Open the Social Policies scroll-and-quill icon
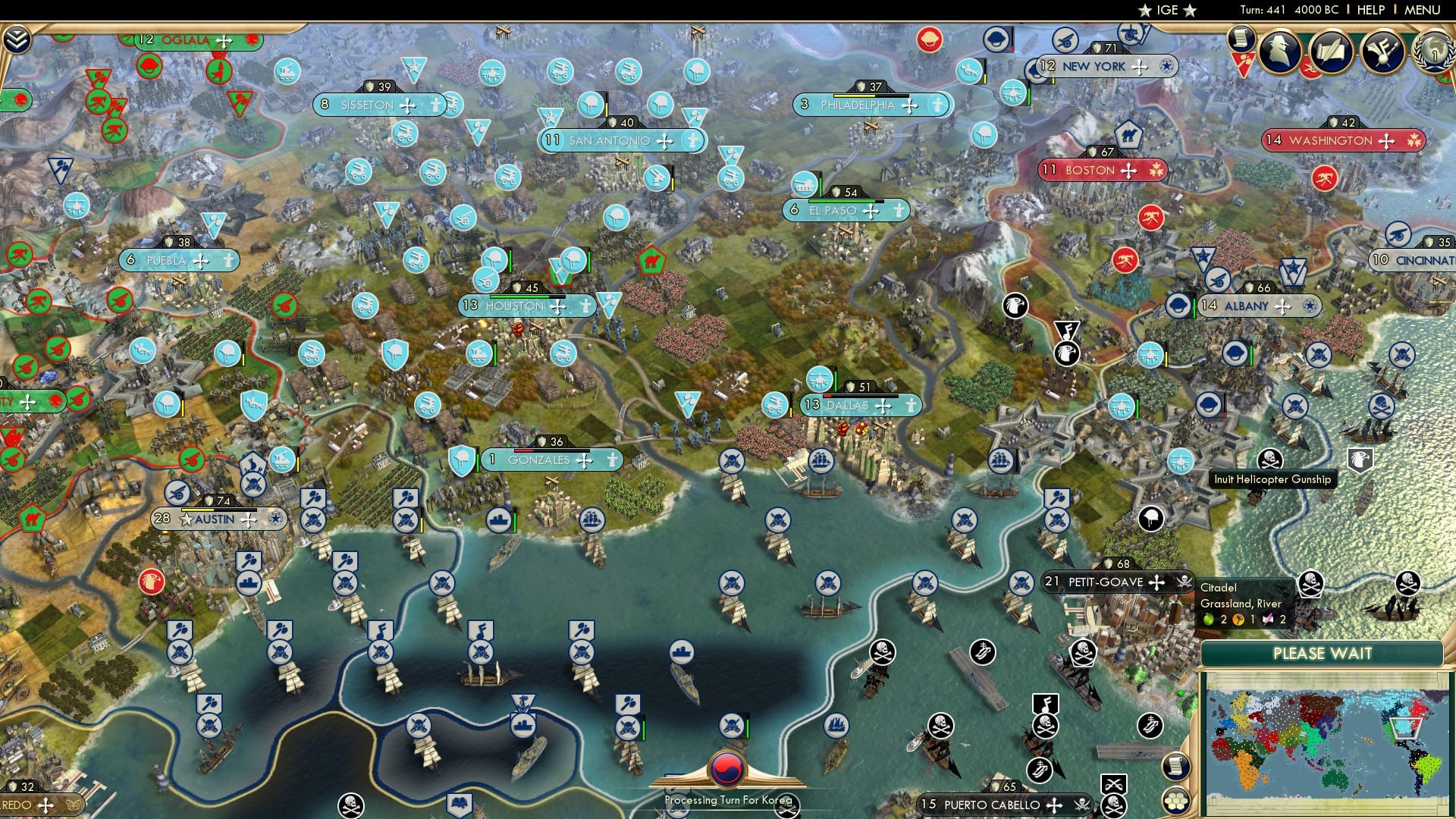The height and width of the screenshot is (819, 1456). (1332, 53)
